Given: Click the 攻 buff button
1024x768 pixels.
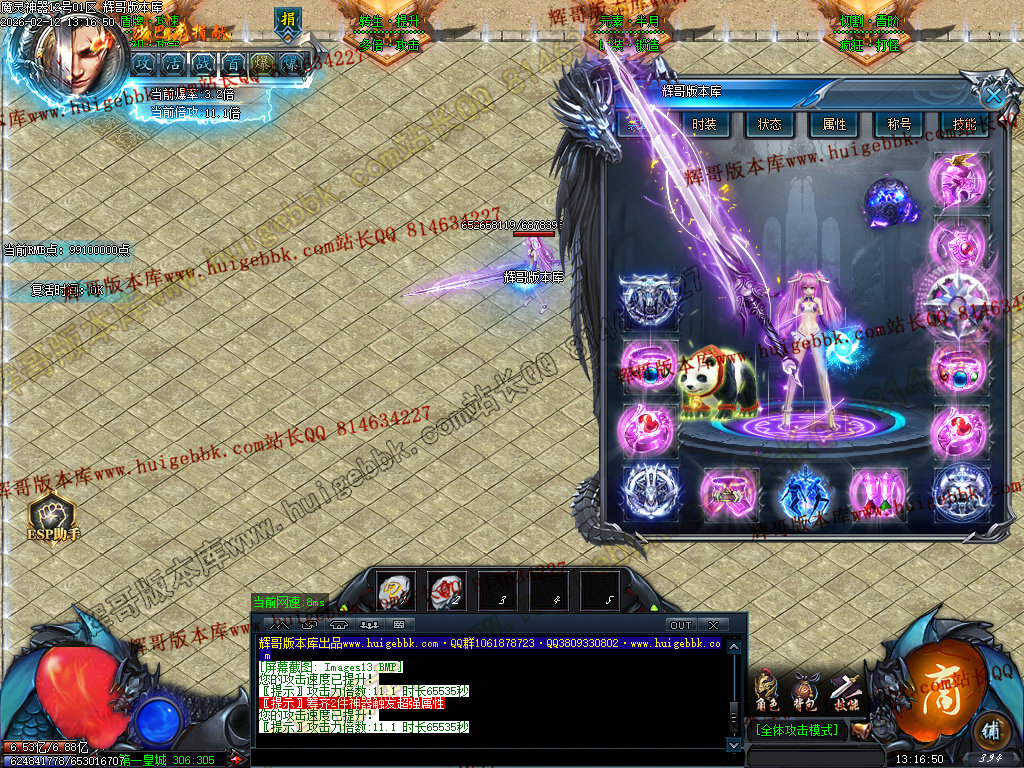Looking at the screenshot, I should [144, 63].
